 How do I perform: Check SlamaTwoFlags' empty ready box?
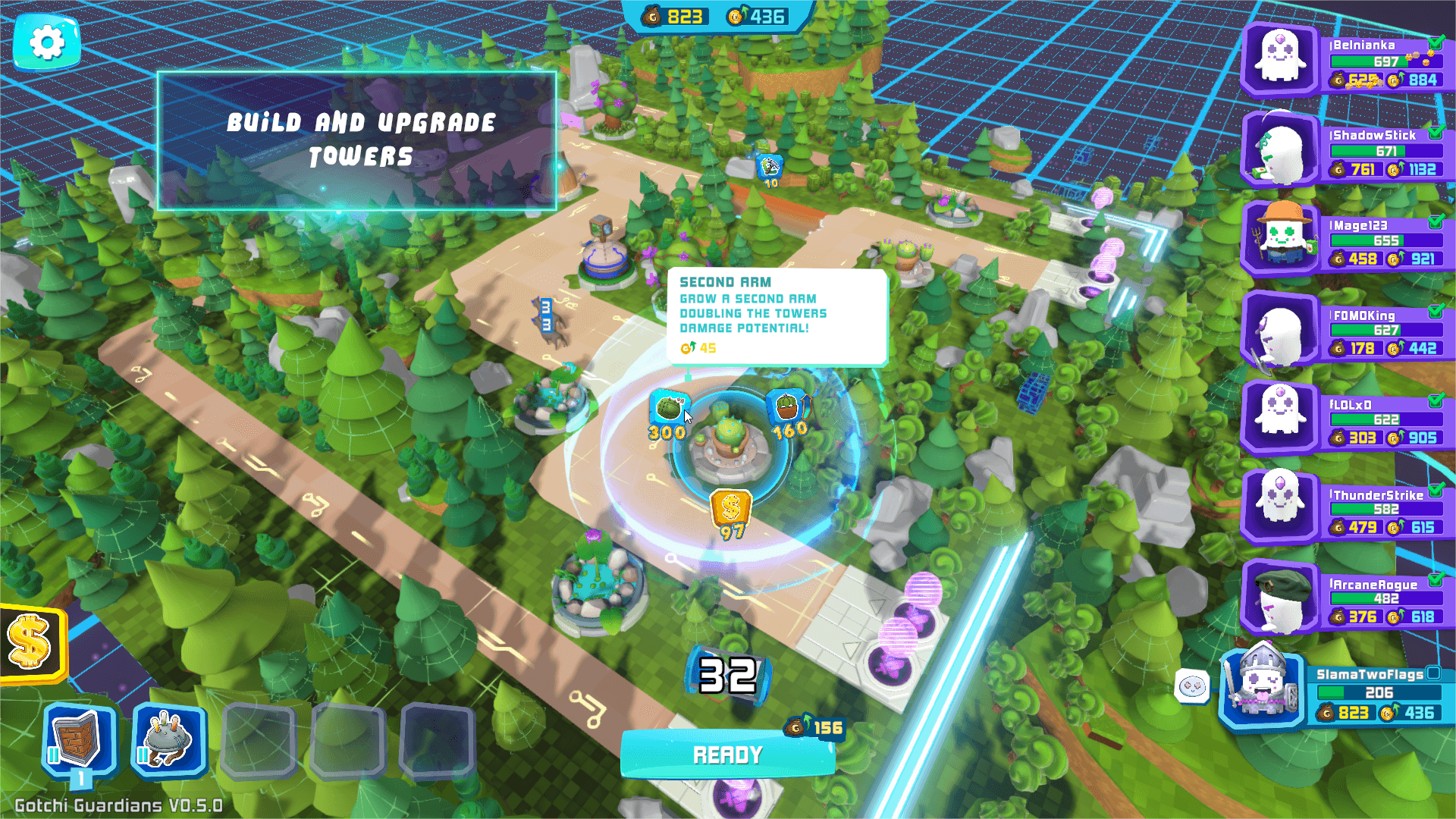[x=1432, y=673]
